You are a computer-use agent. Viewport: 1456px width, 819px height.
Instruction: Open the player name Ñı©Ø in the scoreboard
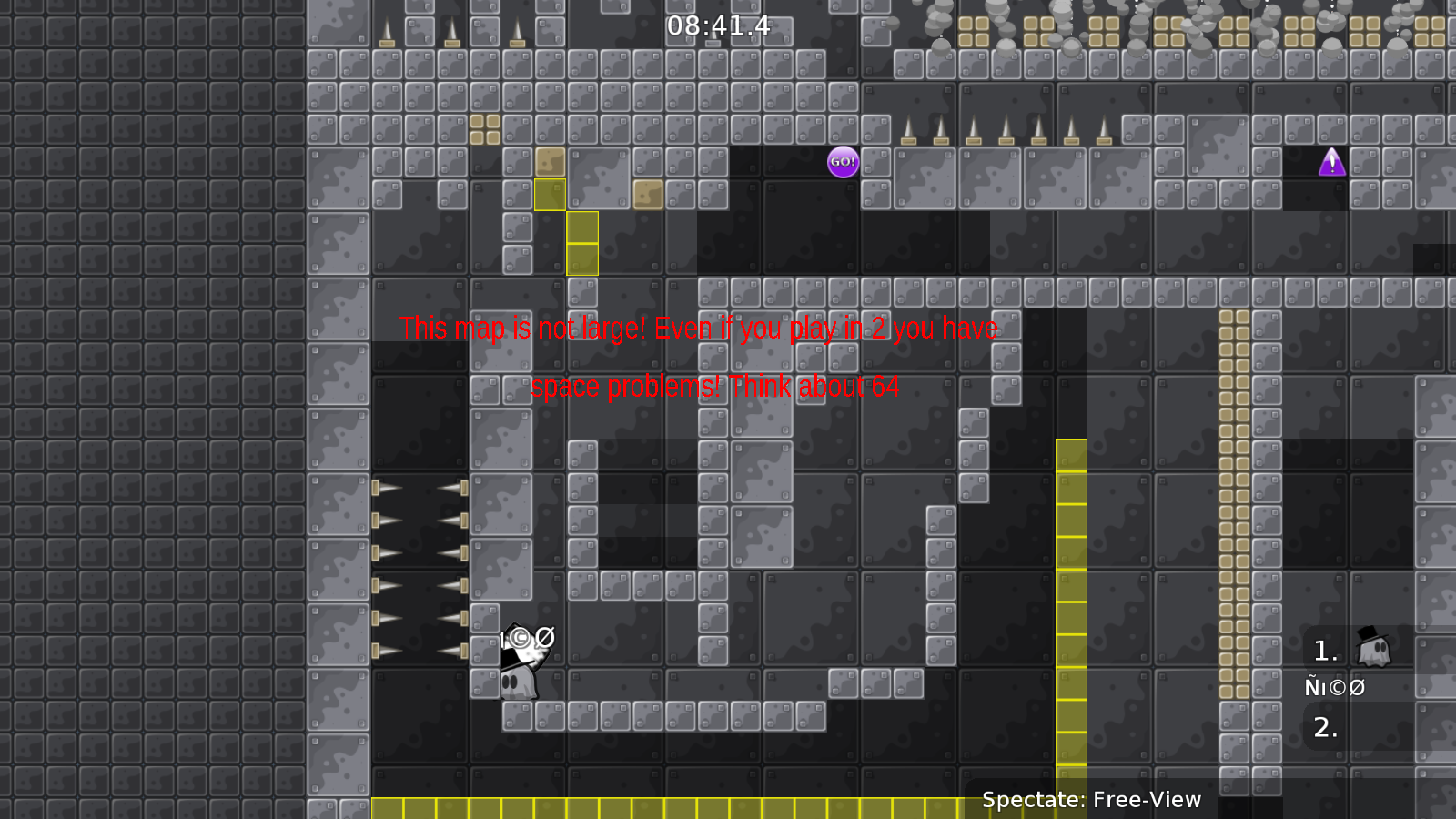click(1335, 688)
